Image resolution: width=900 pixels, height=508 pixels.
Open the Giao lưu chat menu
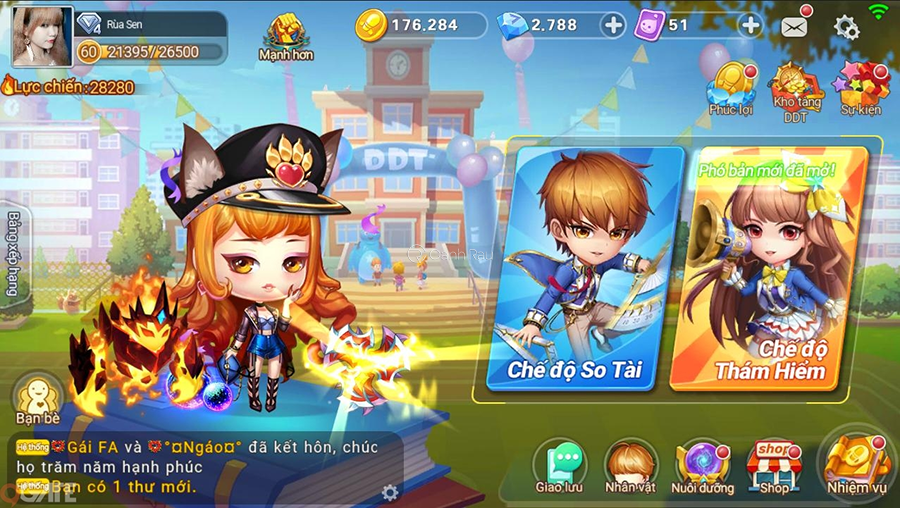(559, 467)
